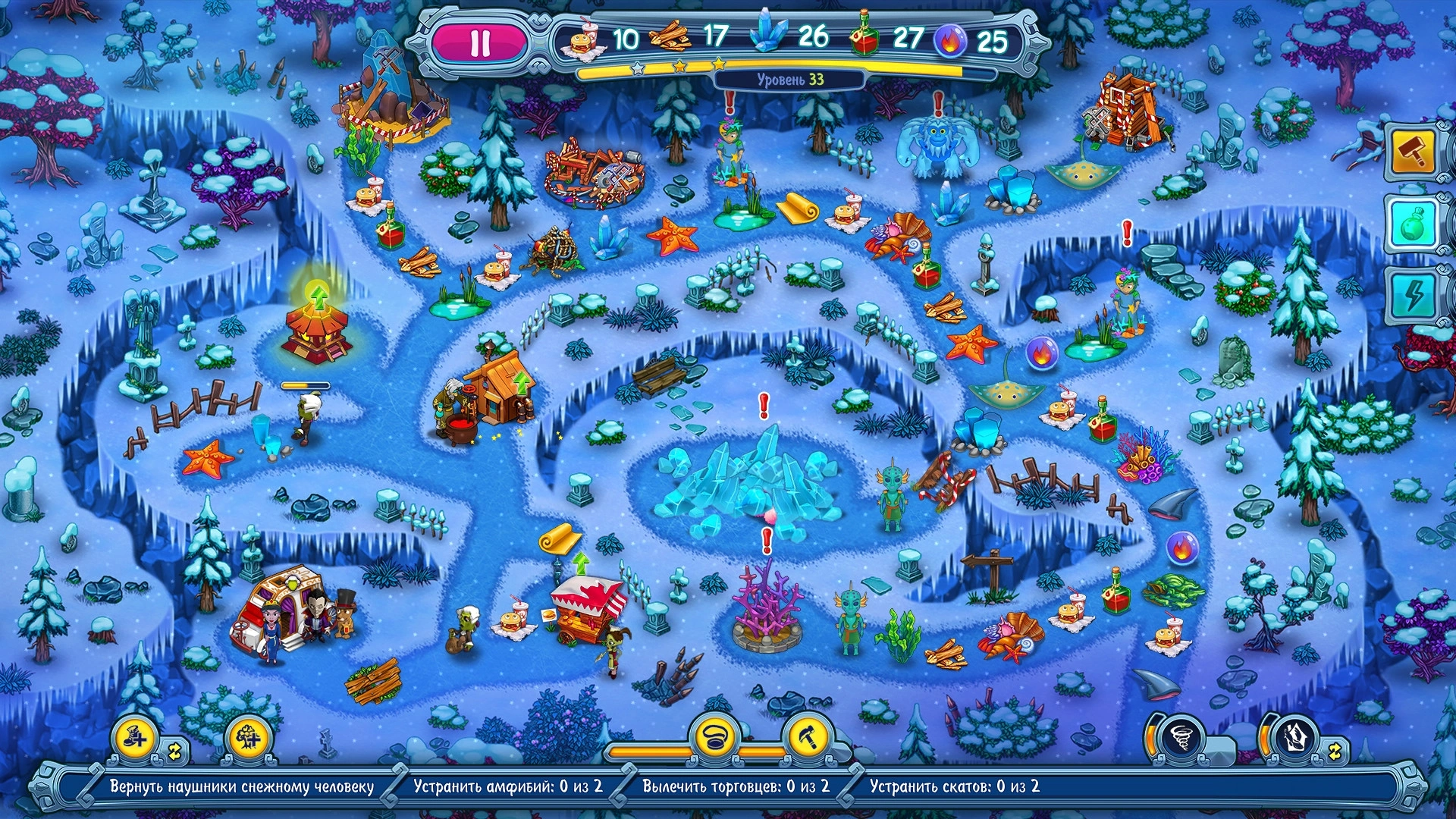
Task: Select the stingrays objective entry
Action: (x=954, y=786)
